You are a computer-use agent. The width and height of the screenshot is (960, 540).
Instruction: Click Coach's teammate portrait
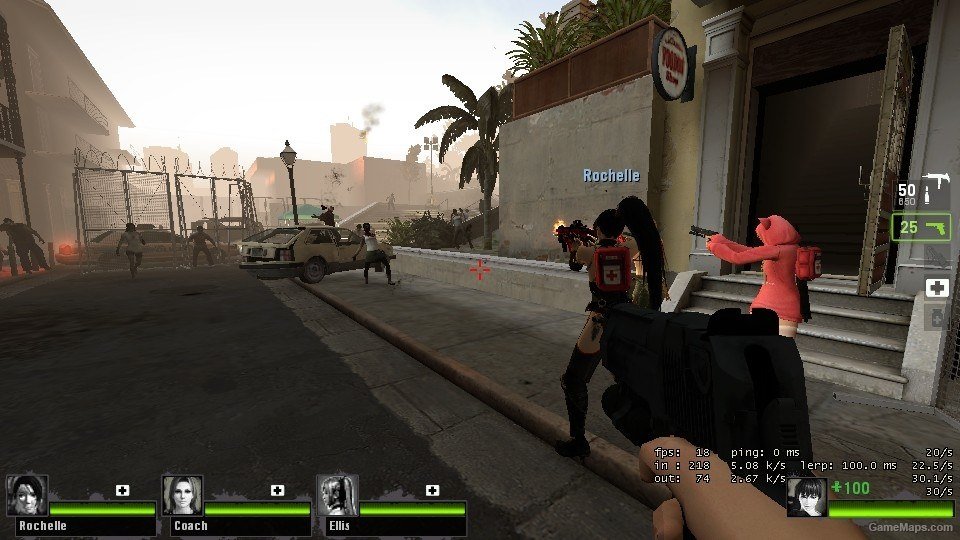click(182, 495)
